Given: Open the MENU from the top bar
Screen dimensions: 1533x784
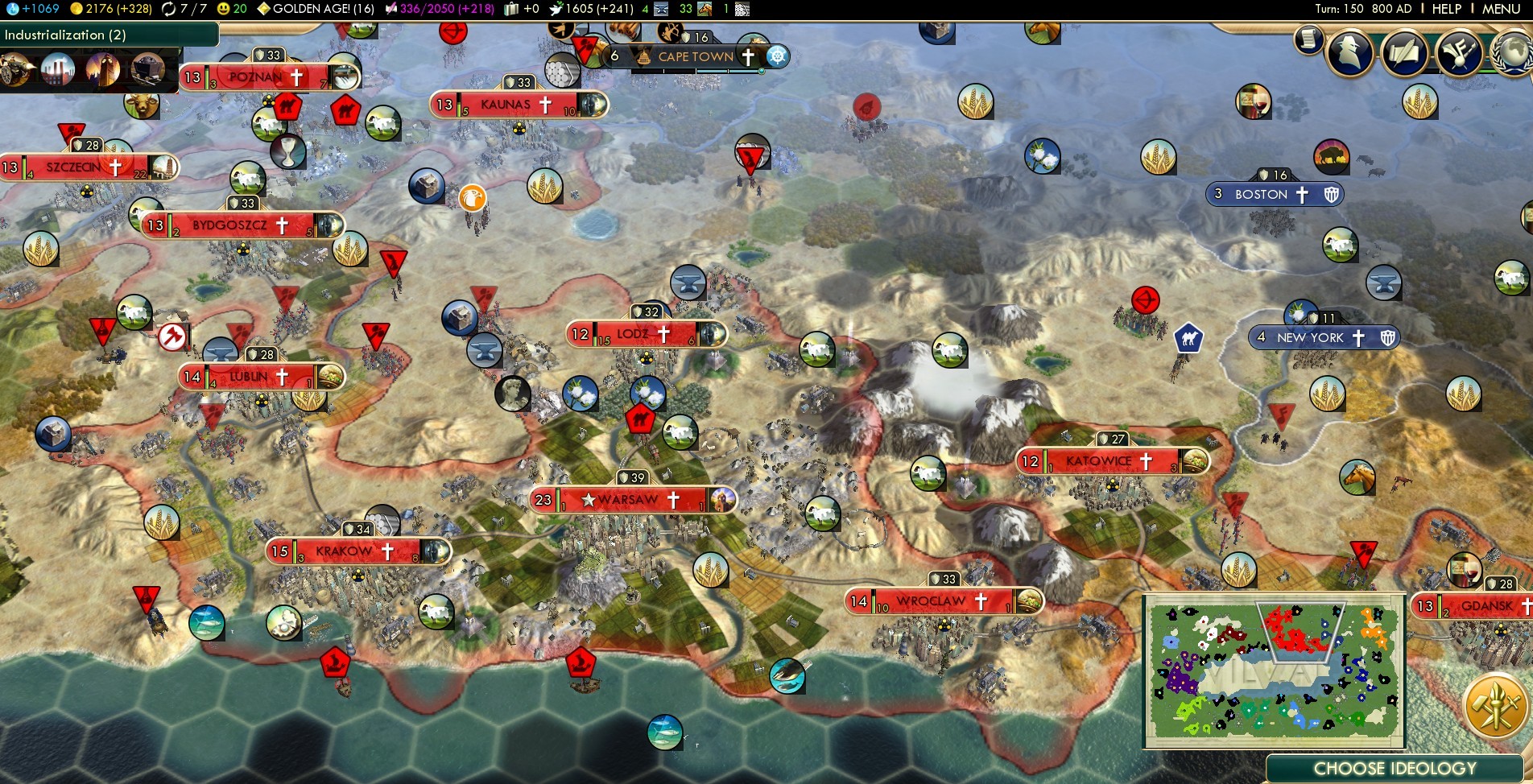Looking at the screenshot, I should pyautogui.click(x=1501, y=9).
